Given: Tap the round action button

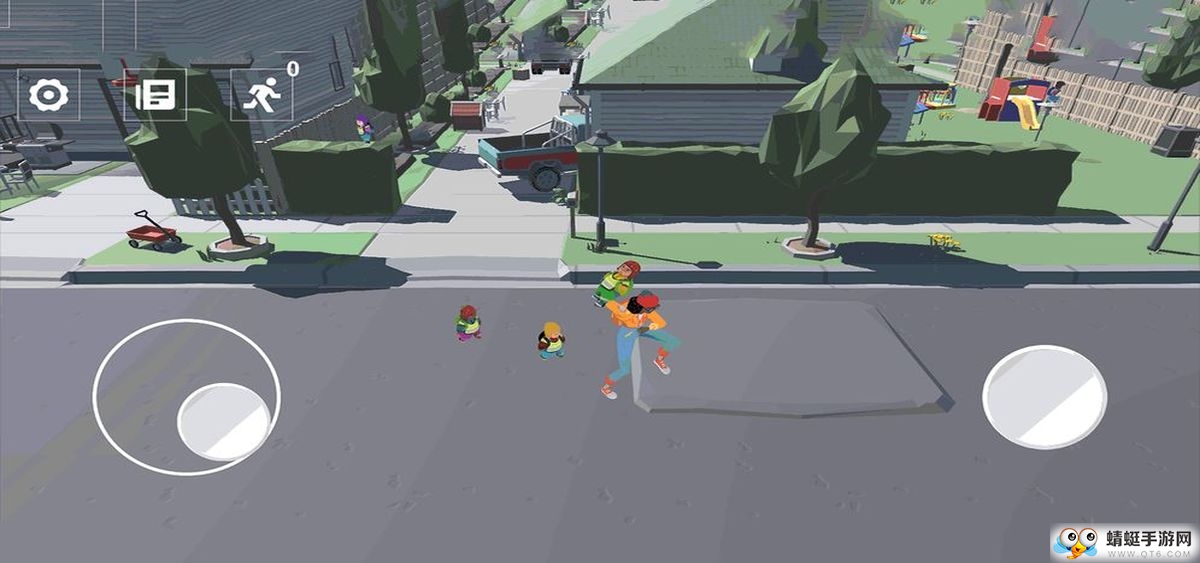Looking at the screenshot, I should pos(1044,397).
